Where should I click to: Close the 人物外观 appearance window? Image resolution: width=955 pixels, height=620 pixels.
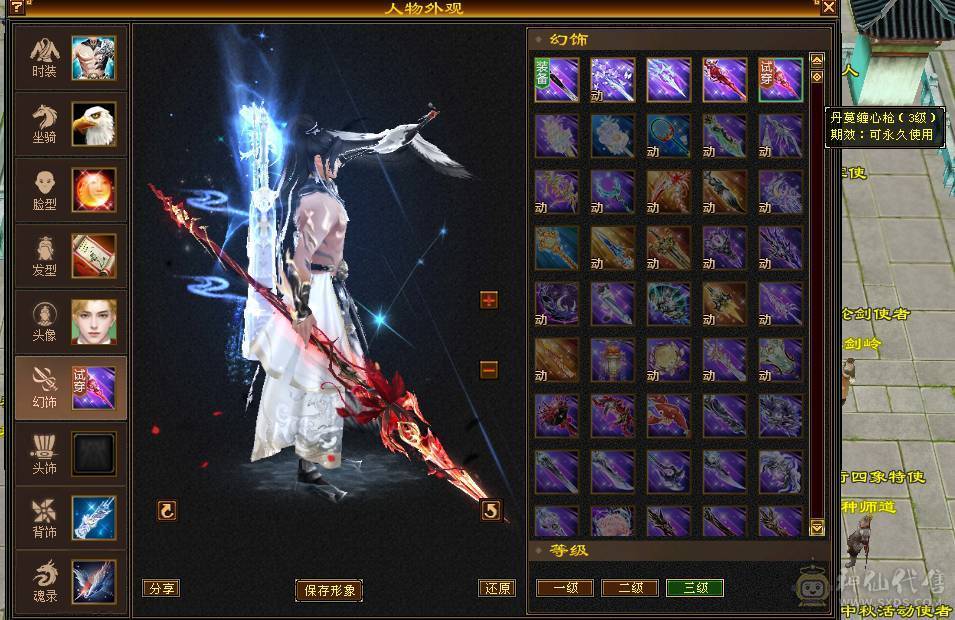click(828, 7)
